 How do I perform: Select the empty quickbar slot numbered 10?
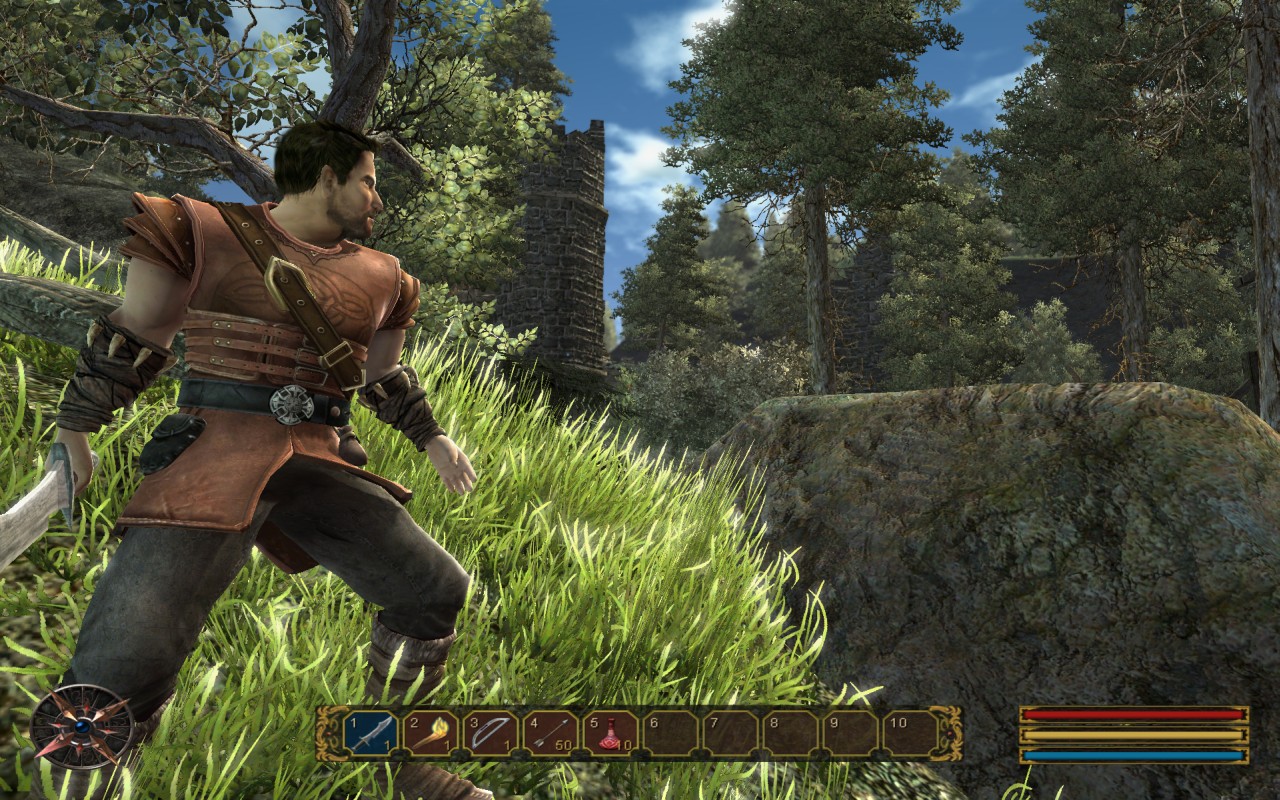pos(910,734)
